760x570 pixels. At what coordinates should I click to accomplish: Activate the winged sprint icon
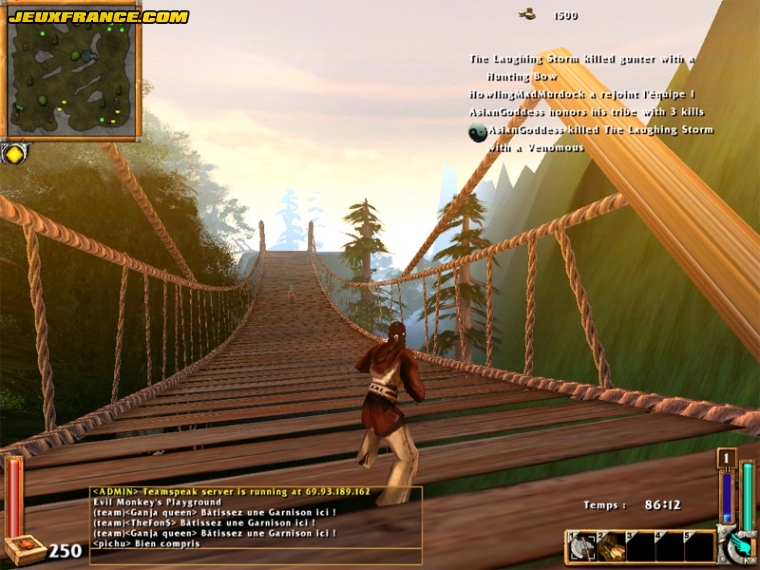click(741, 546)
